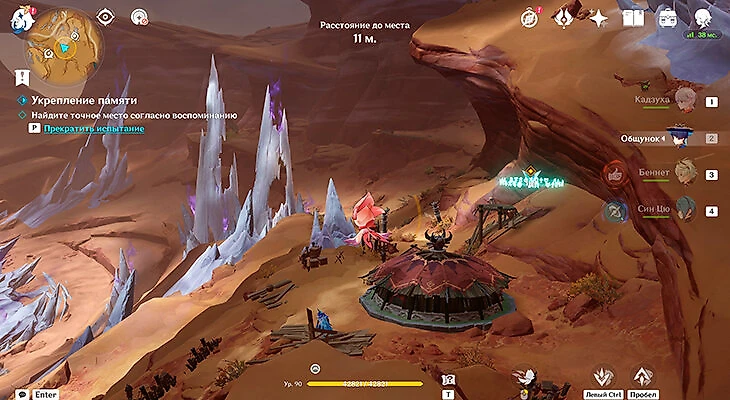Screen dimensions: 730x400
Task: Open the battle pass winged emblem icon
Action: (x=563, y=17)
